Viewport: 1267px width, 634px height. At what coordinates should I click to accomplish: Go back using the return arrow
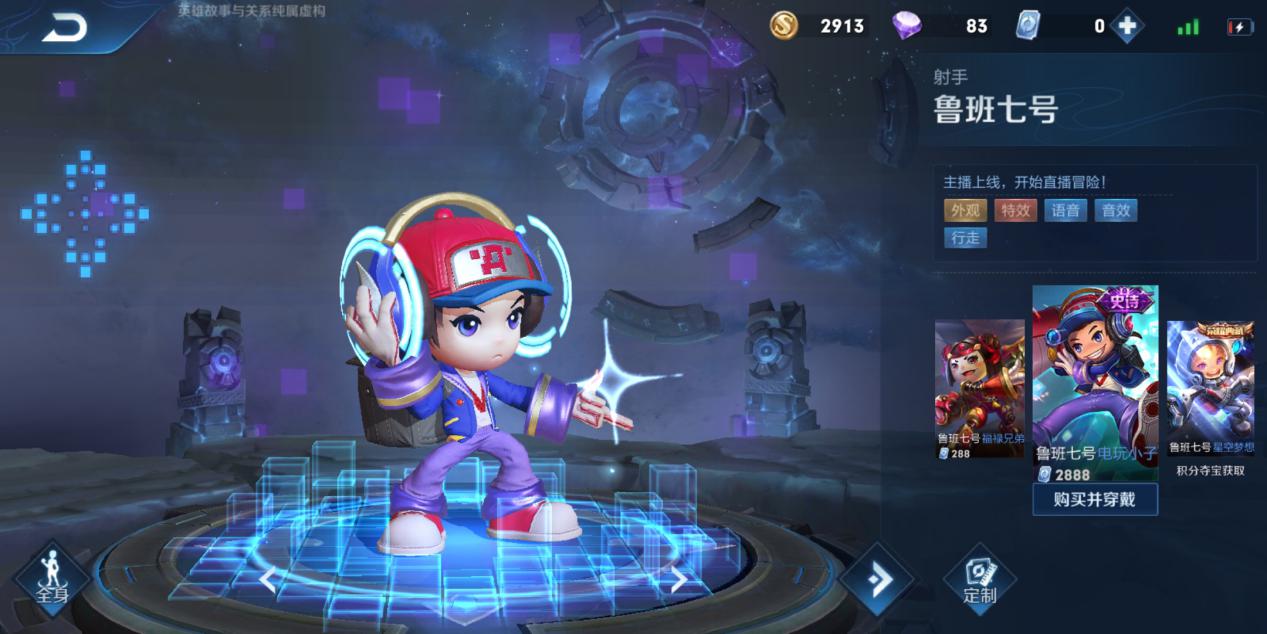coord(64,28)
